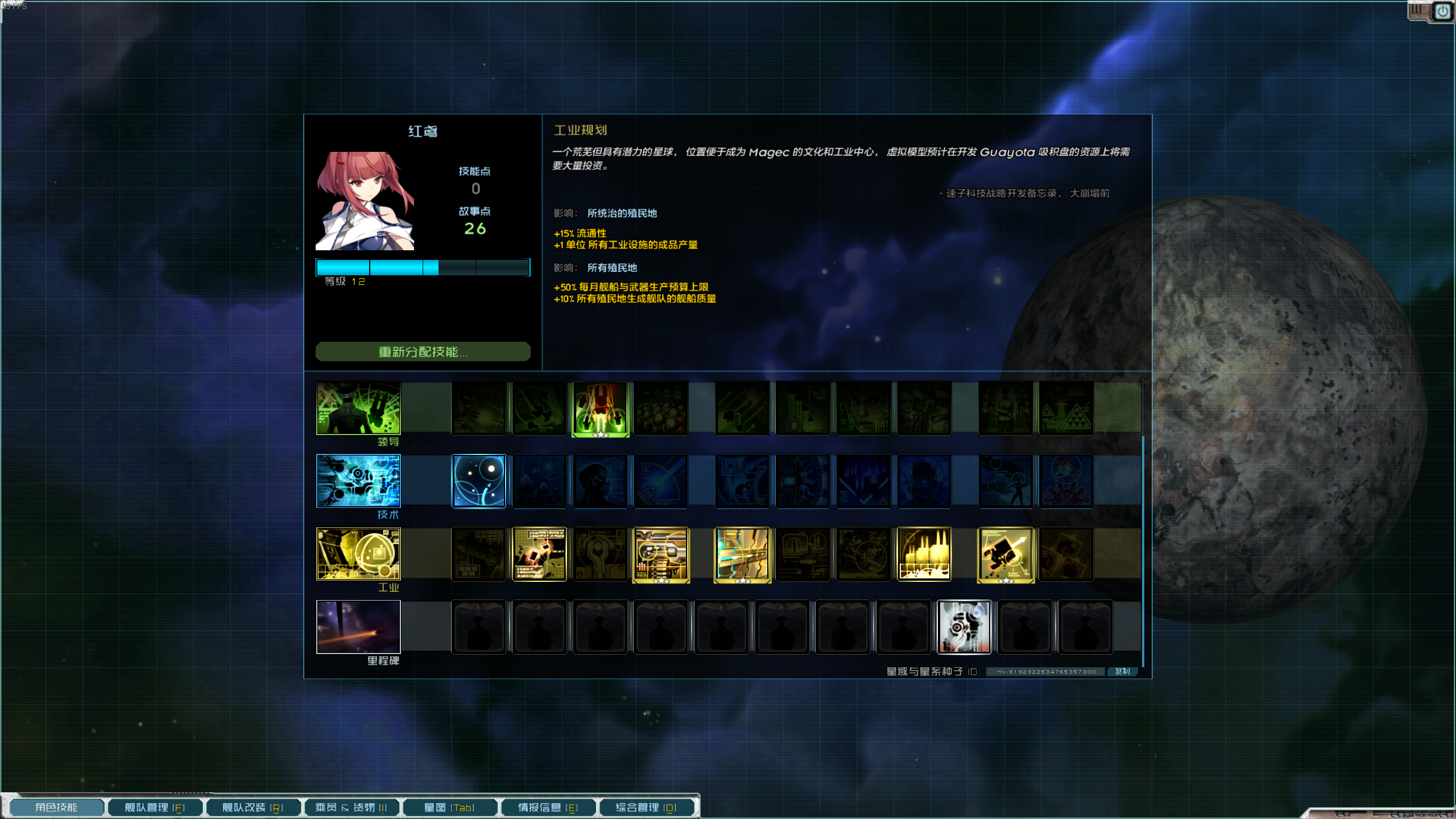This screenshot has width=1456, height=819.
Task: Select the 领导 category skill icon
Action: click(358, 408)
